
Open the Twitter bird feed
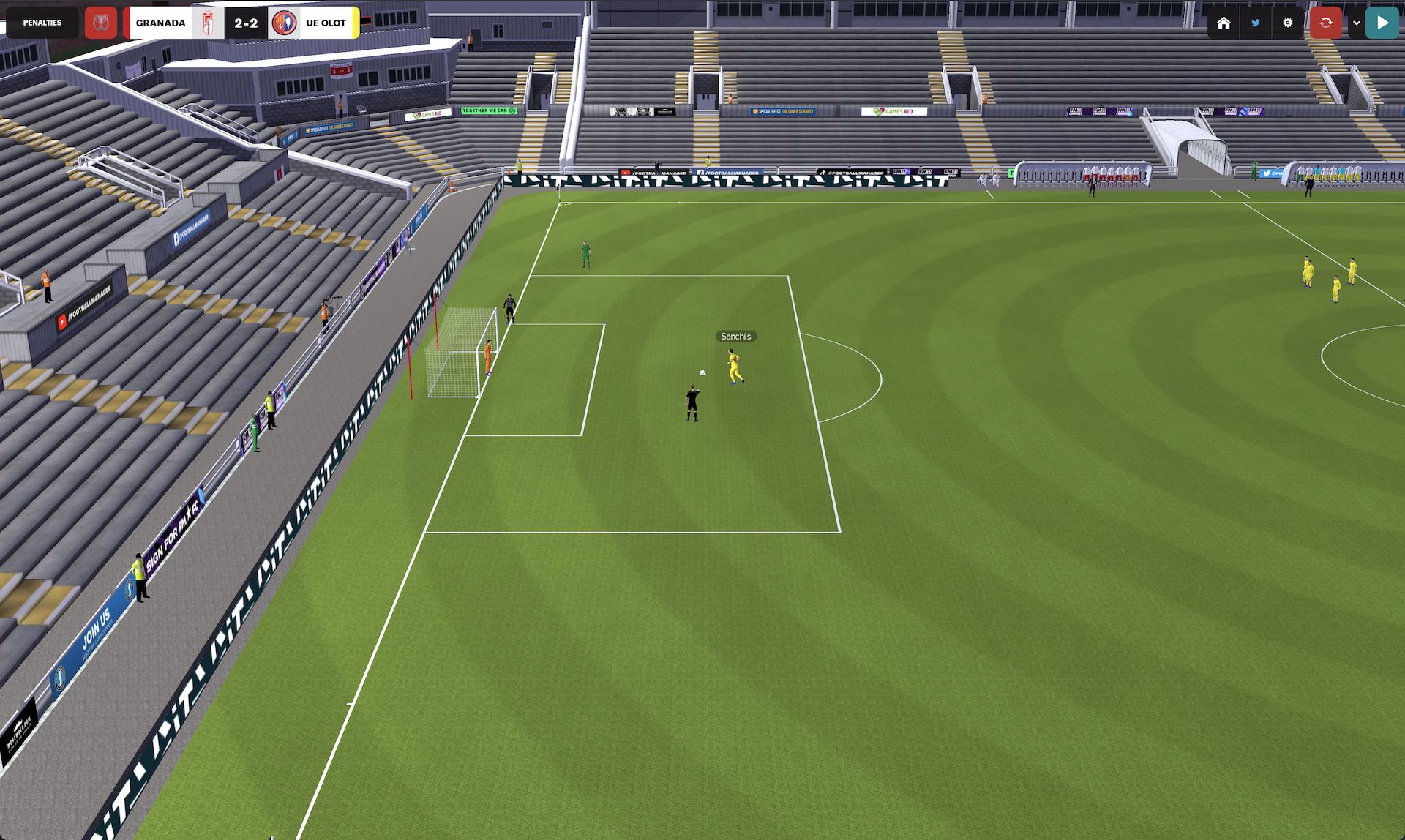pos(1256,23)
